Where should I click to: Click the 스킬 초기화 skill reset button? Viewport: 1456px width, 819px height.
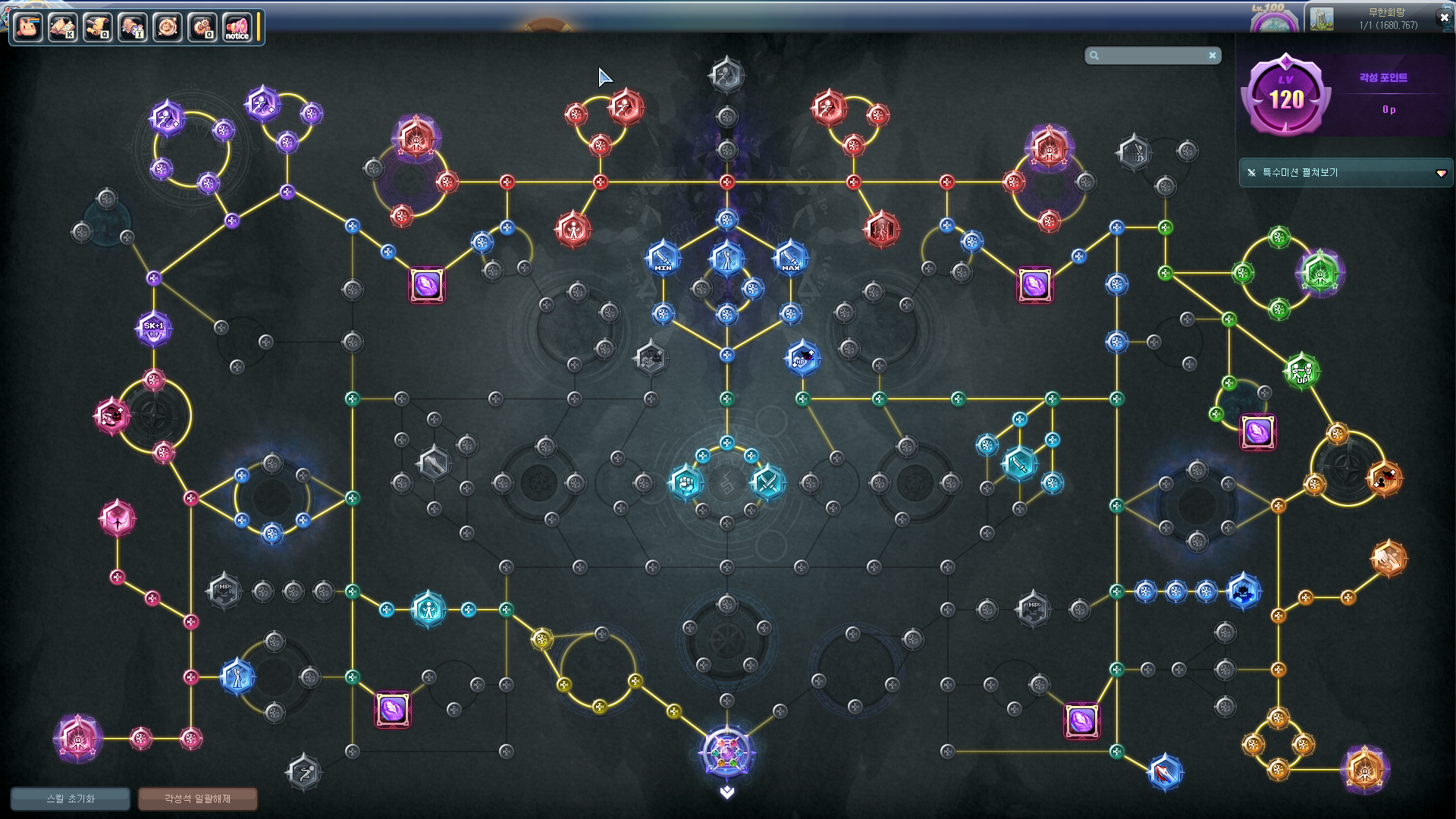[x=71, y=799]
